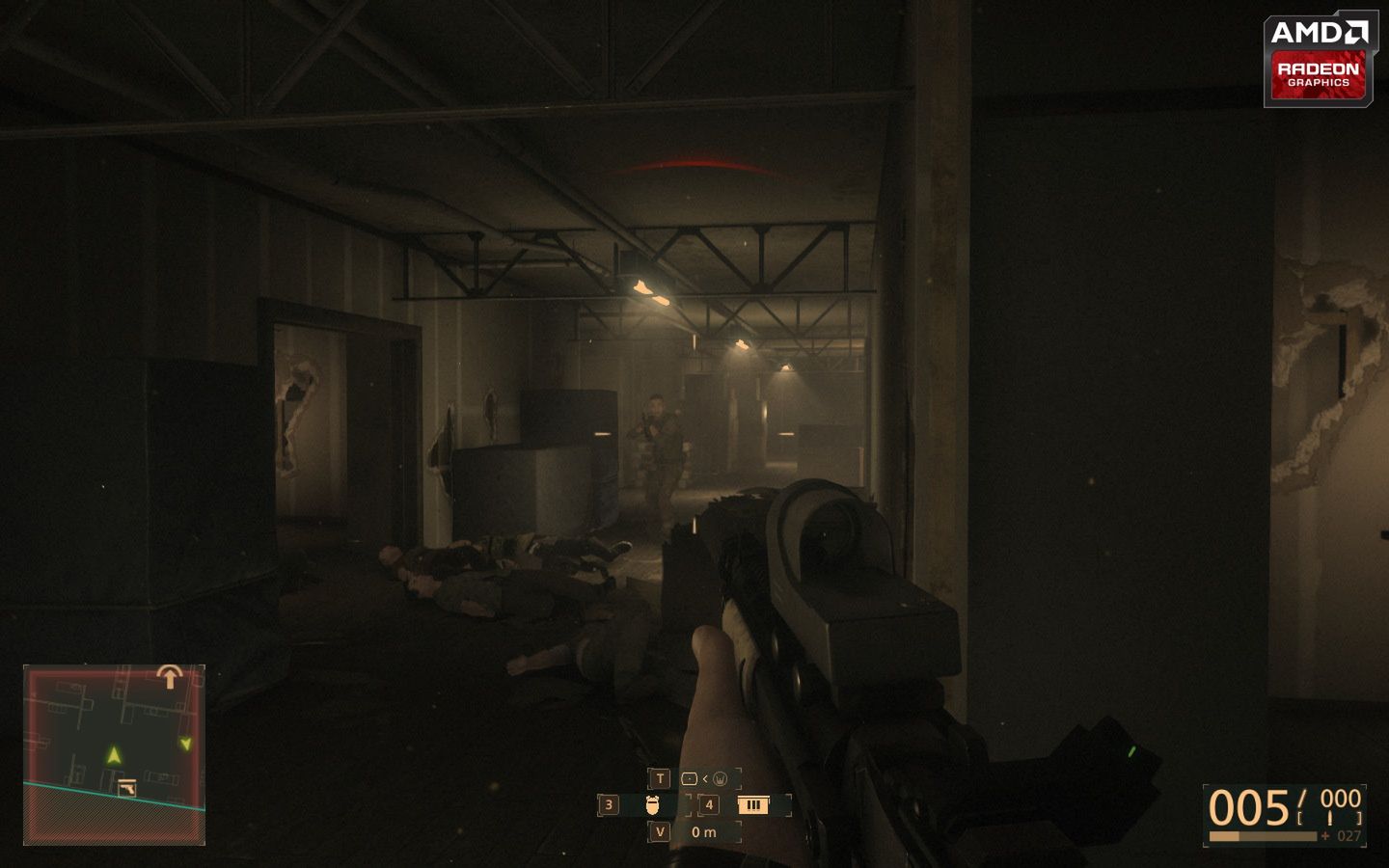Click the +027 reserve ammo label
Image resolution: width=1389 pixels, height=868 pixels.
pyautogui.click(x=1344, y=834)
